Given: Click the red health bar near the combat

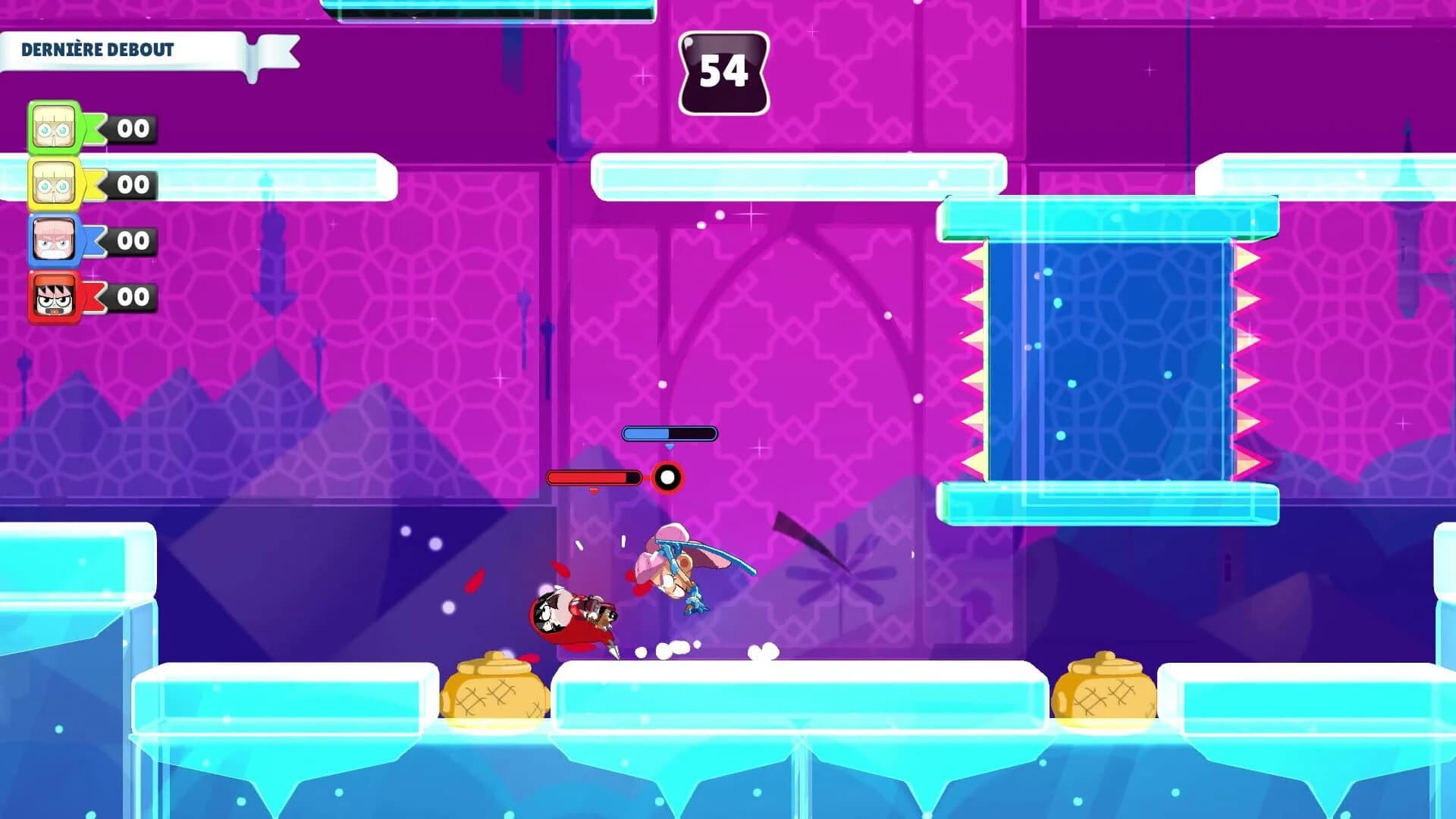Looking at the screenshot, I should pos(593,477).
